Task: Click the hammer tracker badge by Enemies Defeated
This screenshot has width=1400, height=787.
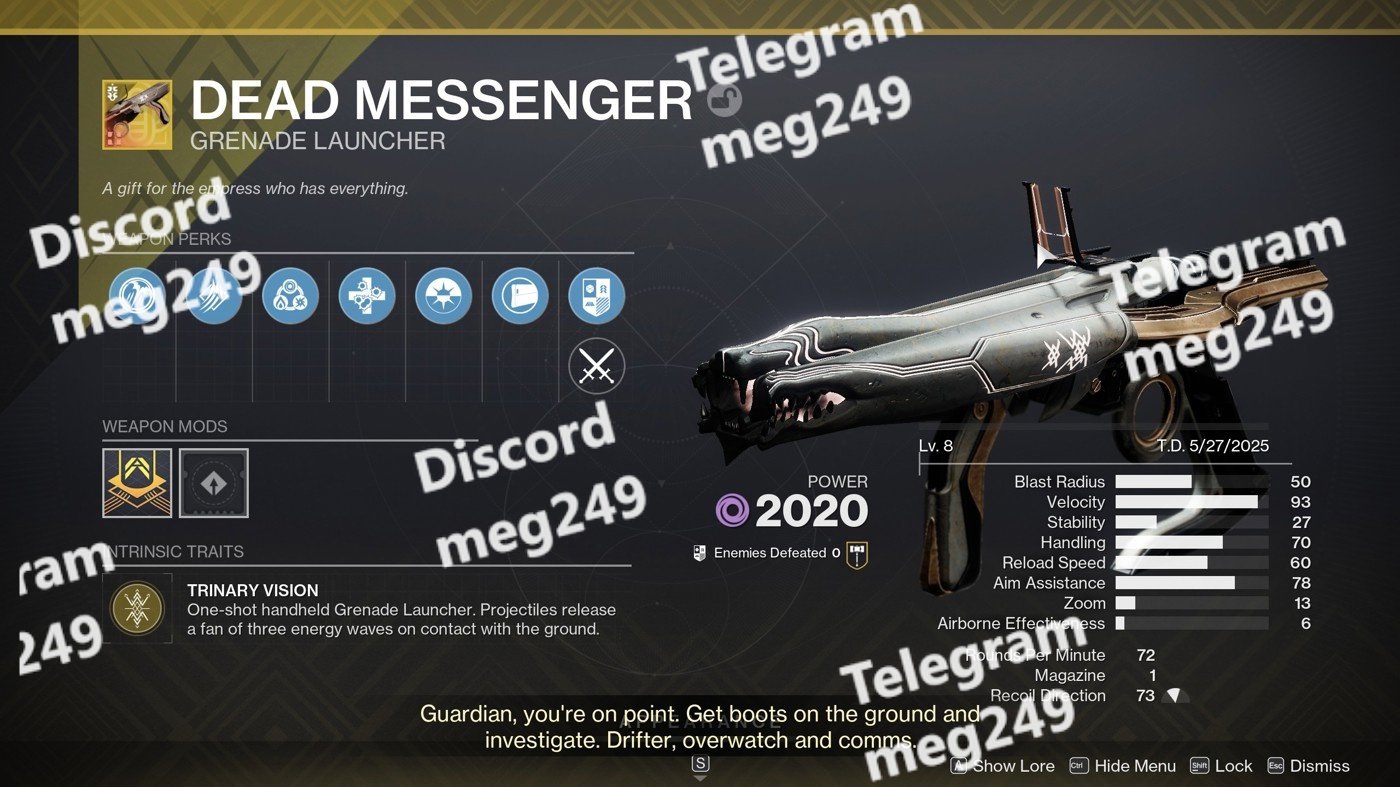Action: click(x=857, y=554)
